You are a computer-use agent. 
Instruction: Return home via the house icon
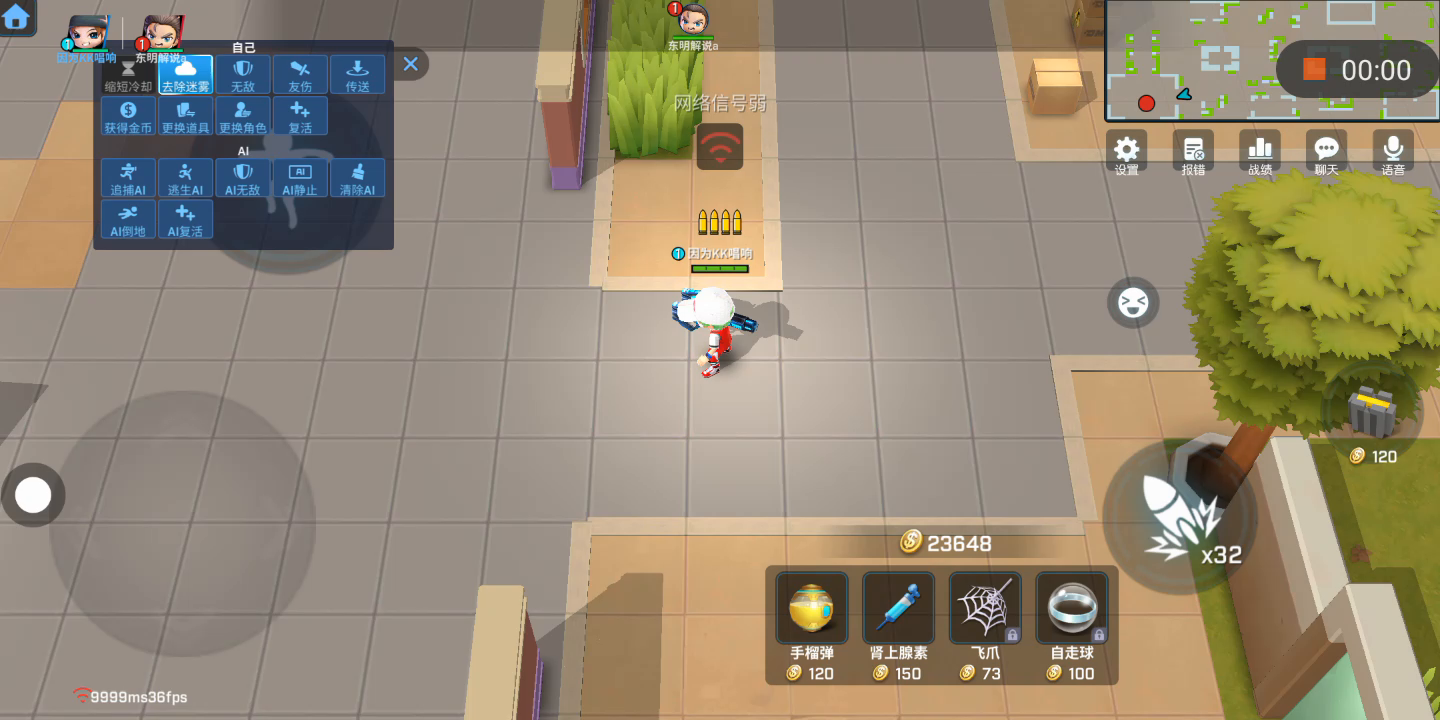point(17,17)
